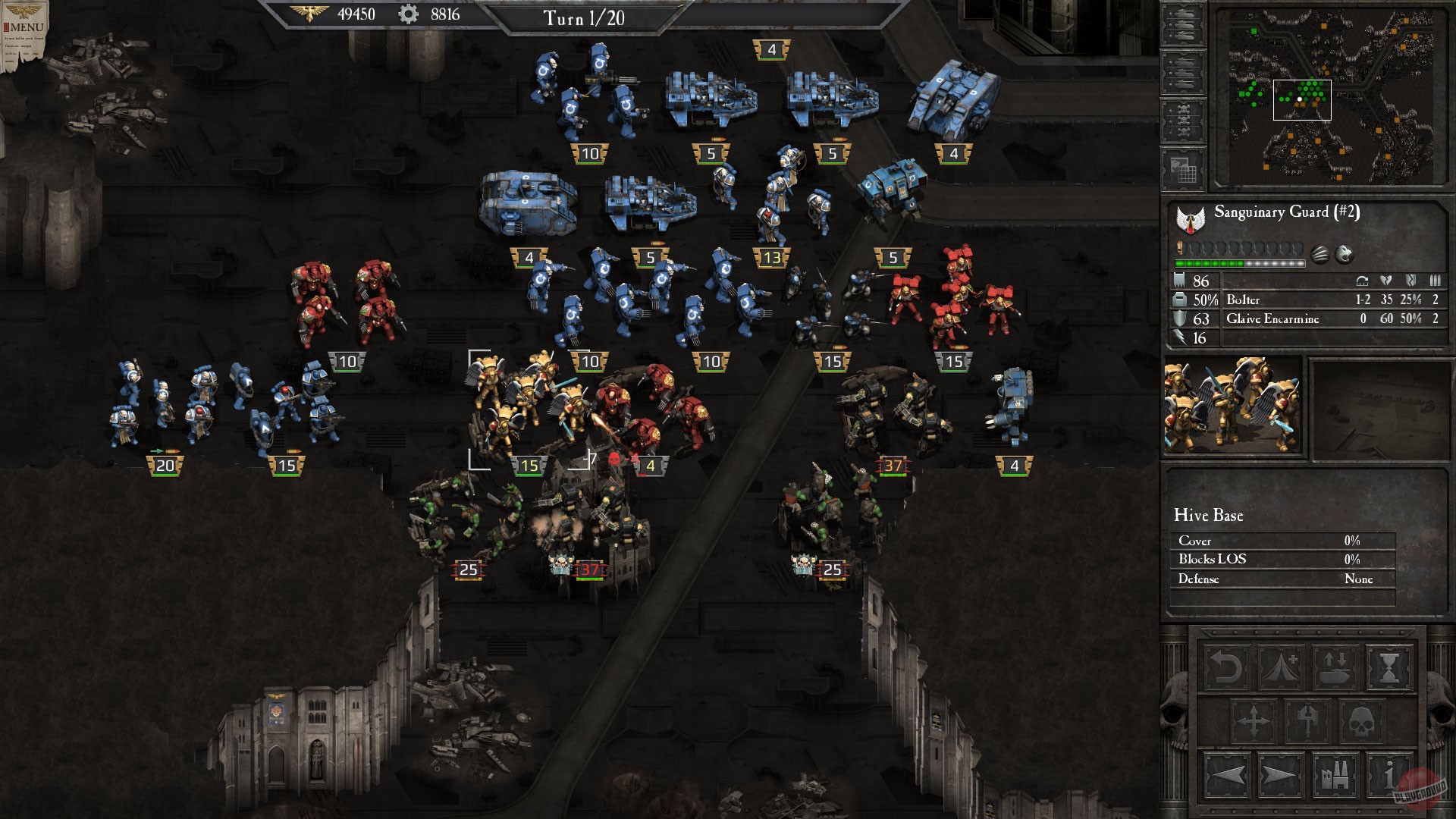Image resolution: width=1456 pixels, height=819 pixels.
Task: Toggle the vehicle group panel beside minimap
Action: 1183,24
